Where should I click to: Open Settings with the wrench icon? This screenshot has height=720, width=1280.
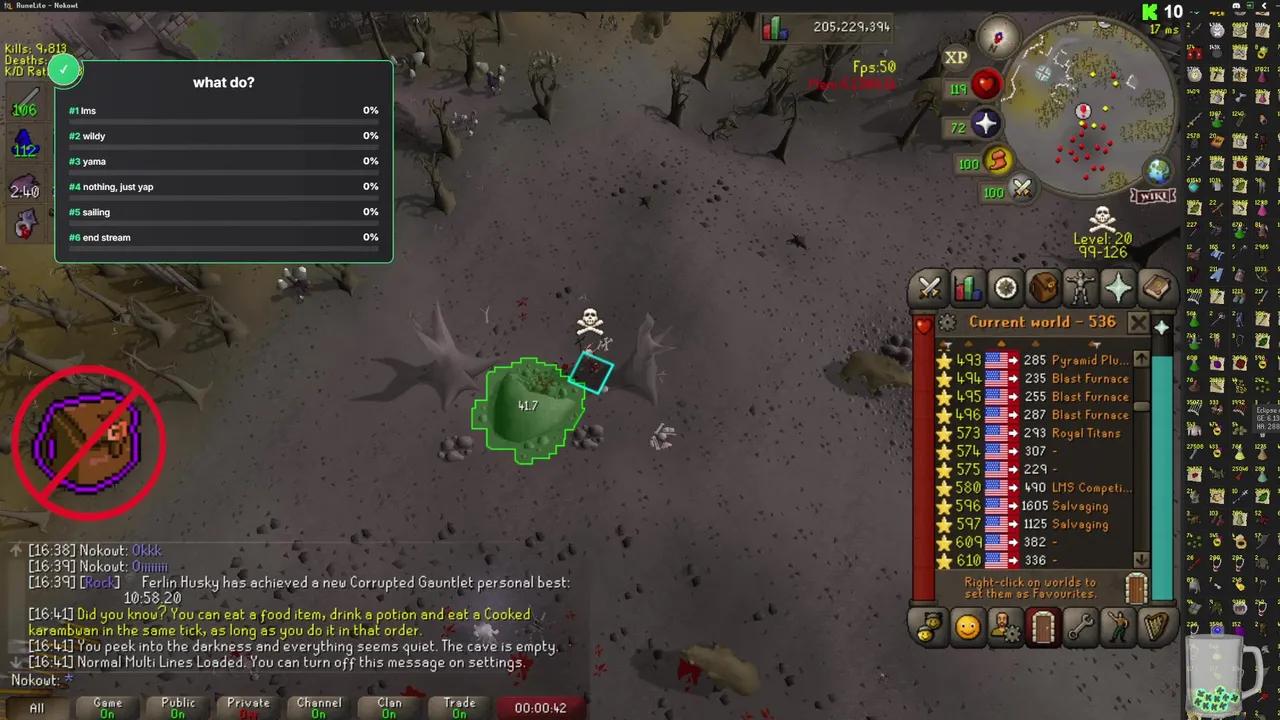1081,627
